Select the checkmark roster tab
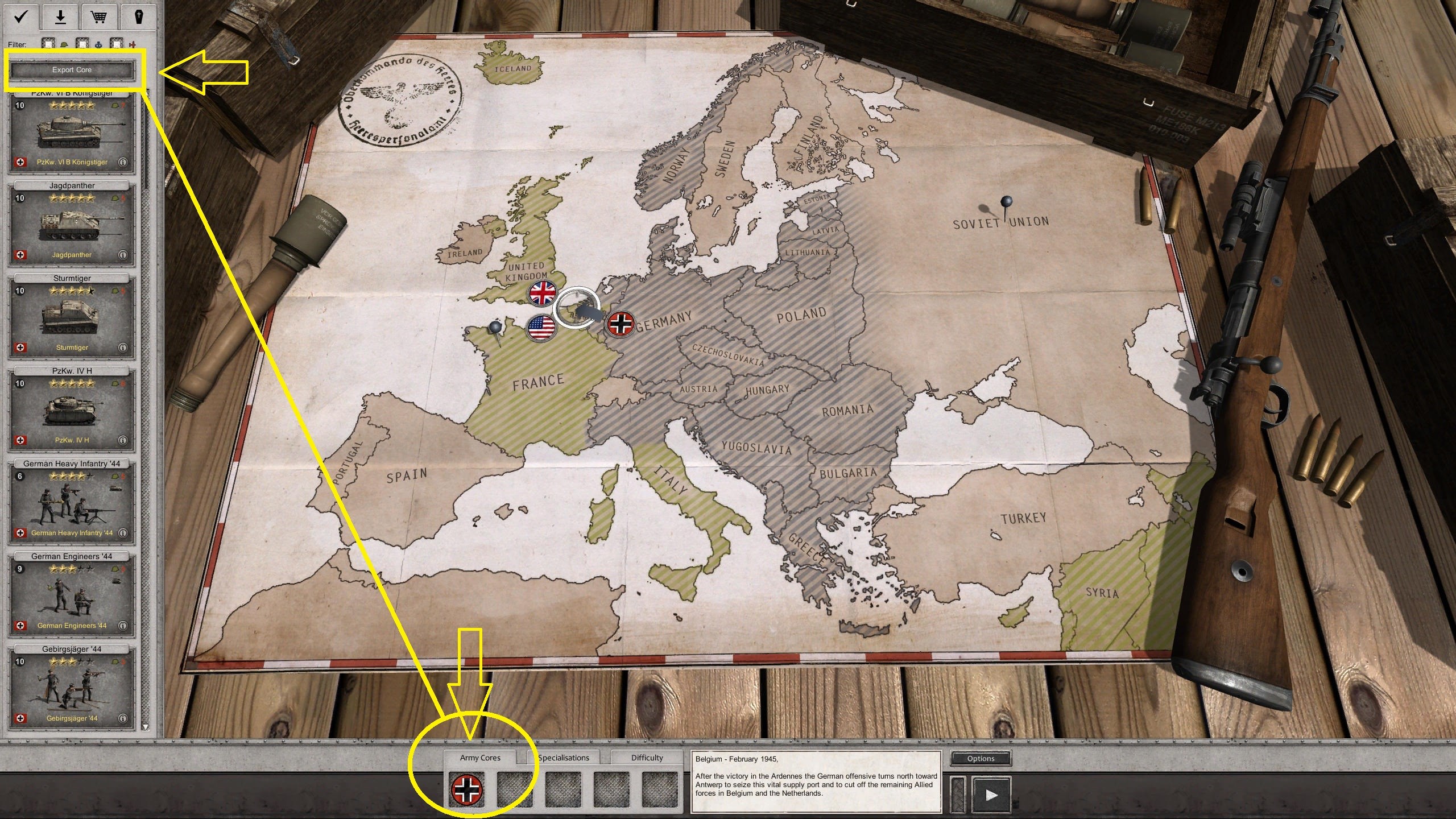Screen dimensions: 1456x819 click(x=21, y=16)
